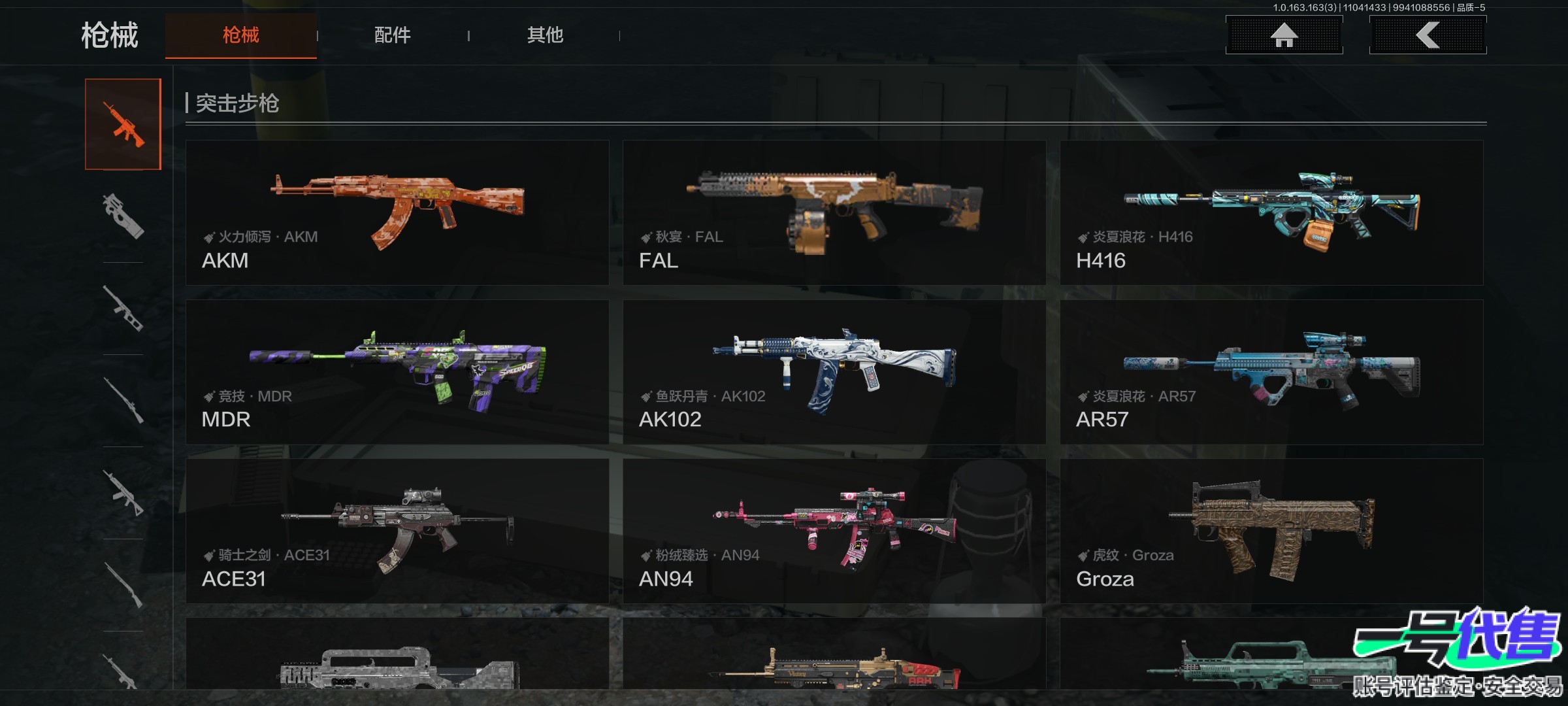
Task: Select the AKM weapon card
Action: [x=397, y=212]
